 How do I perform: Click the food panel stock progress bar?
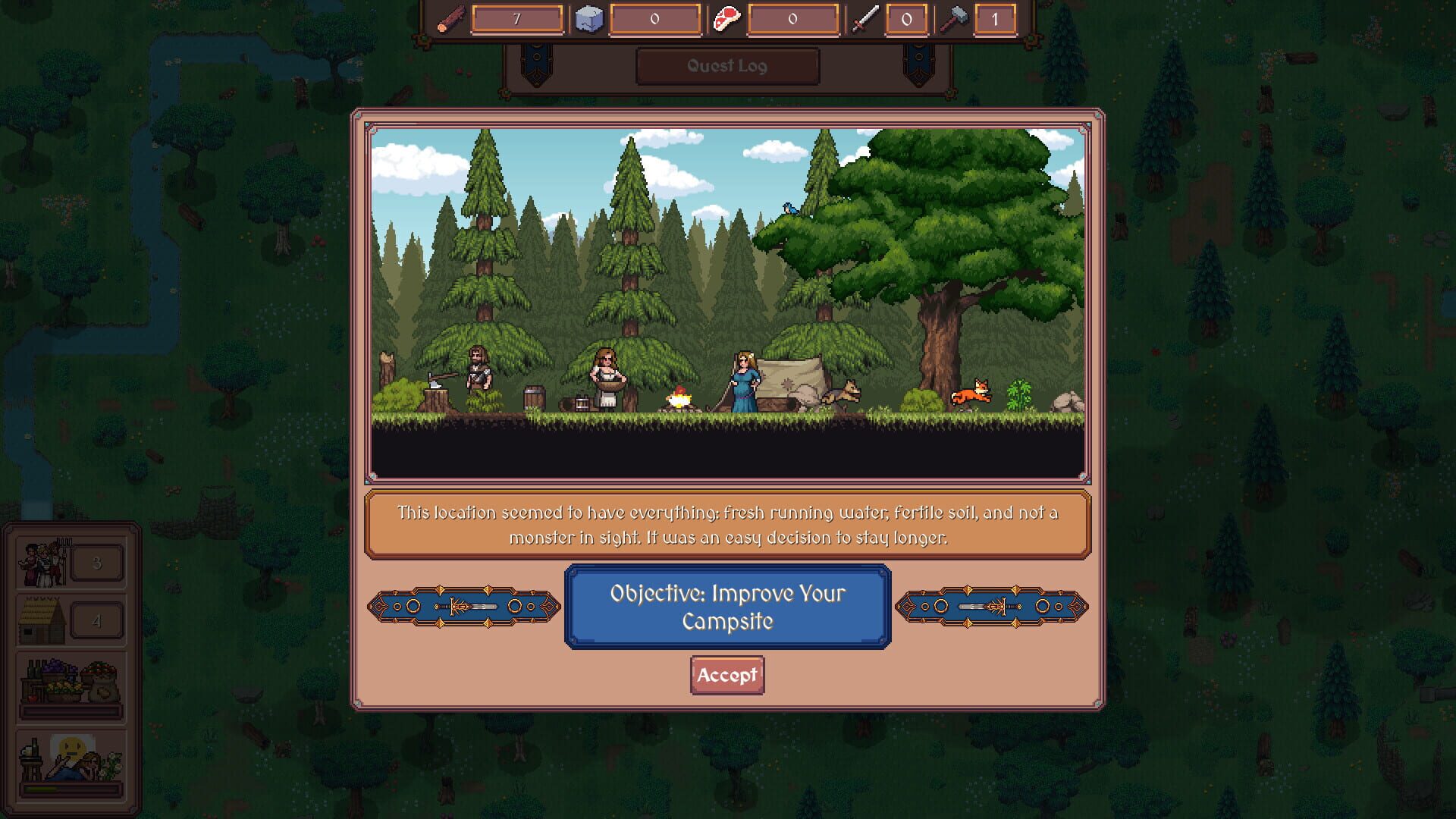pyautogui.click(x=71, y=712)
